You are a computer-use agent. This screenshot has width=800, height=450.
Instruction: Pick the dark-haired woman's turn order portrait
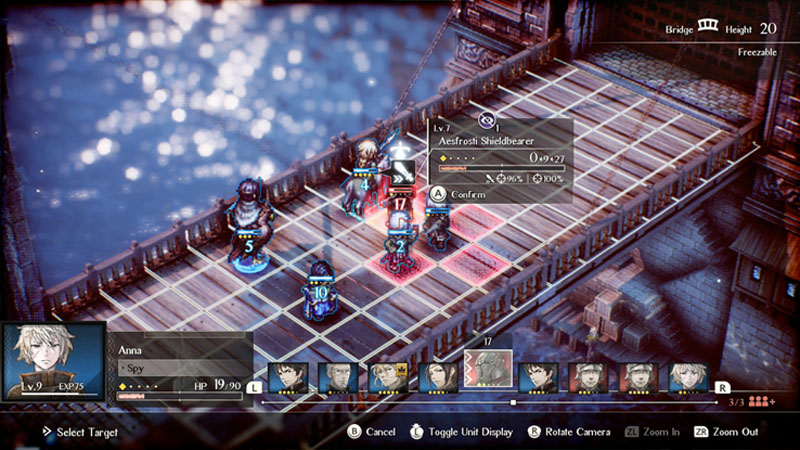point(438,377)
